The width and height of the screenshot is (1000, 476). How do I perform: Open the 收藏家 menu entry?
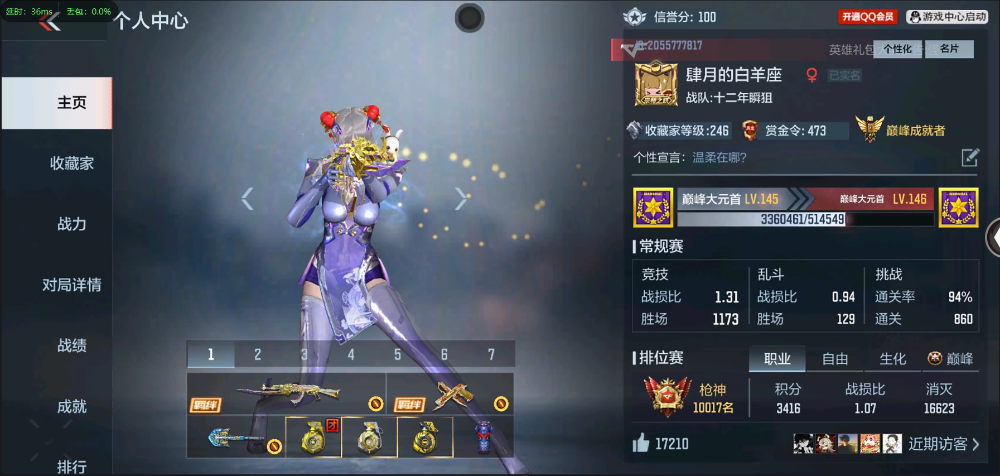tap(72, 163)
